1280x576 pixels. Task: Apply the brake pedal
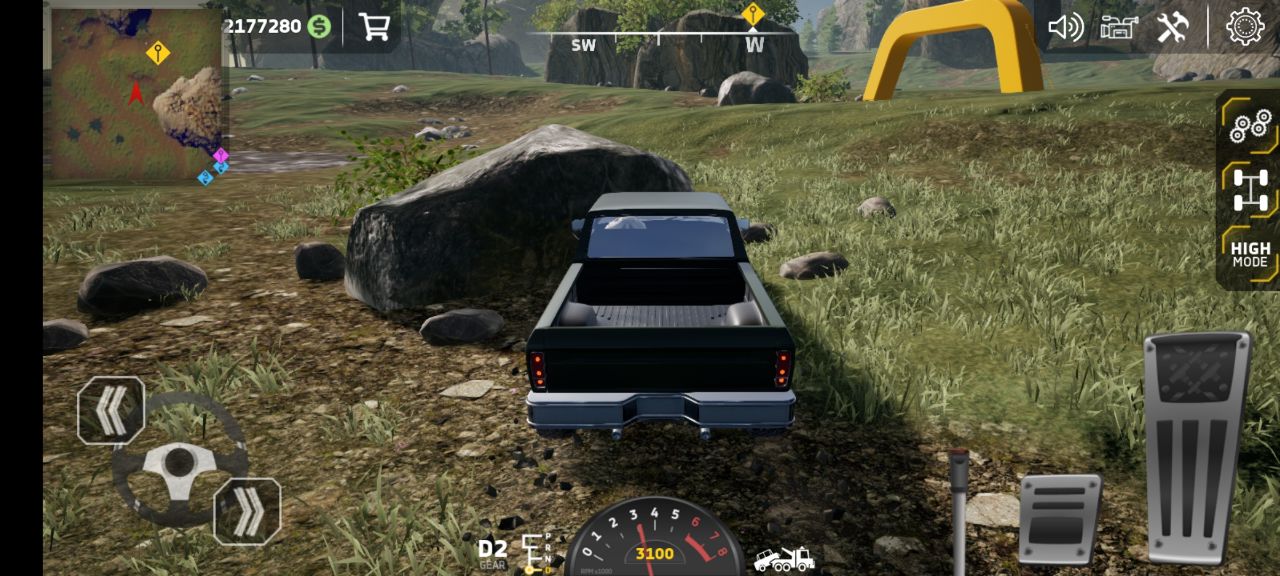[x=1059, y=517]
